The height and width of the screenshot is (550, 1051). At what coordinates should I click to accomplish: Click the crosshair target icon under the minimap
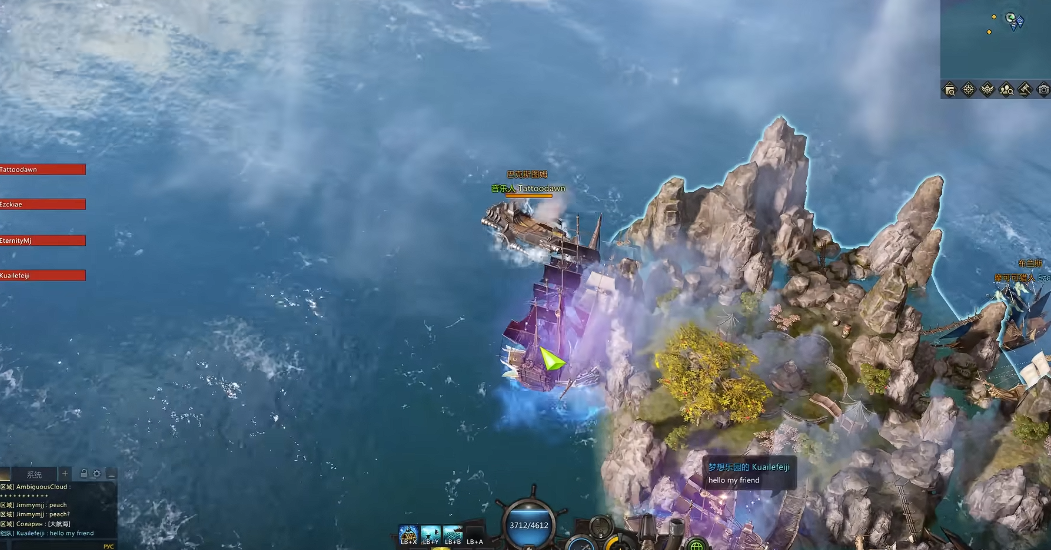click(x=968, y=90)
